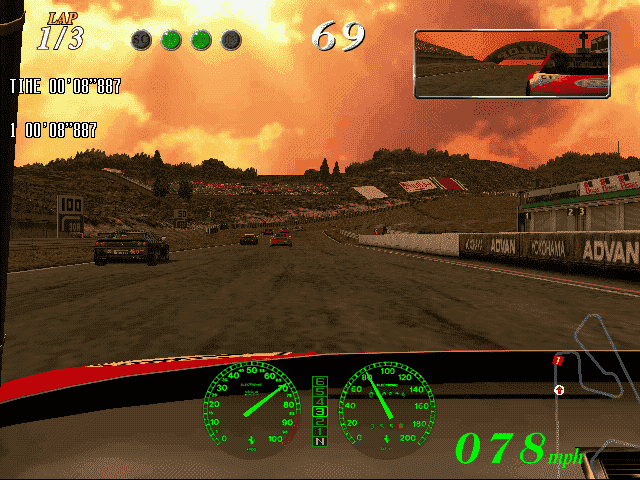
Task: Click the rear-view mirror display
Action: click(x=511, y=64)
